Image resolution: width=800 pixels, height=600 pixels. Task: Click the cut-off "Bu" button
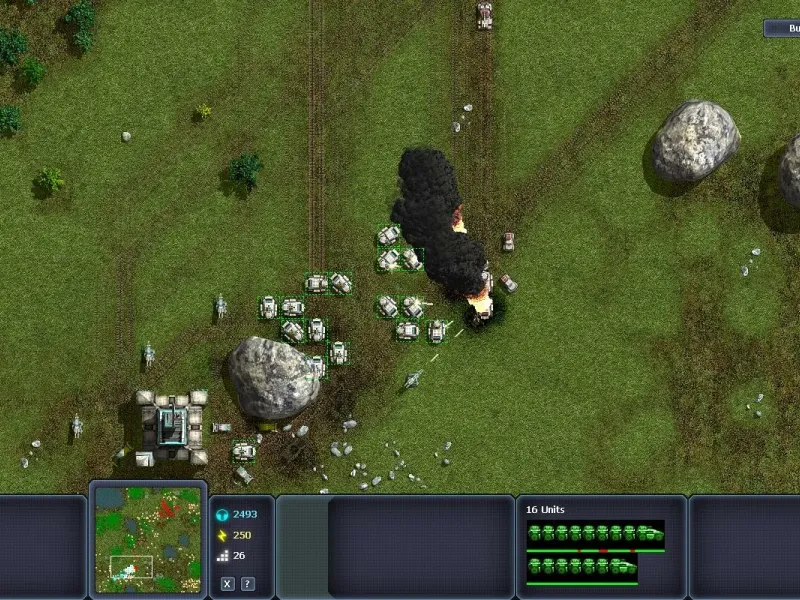(783, 29)
